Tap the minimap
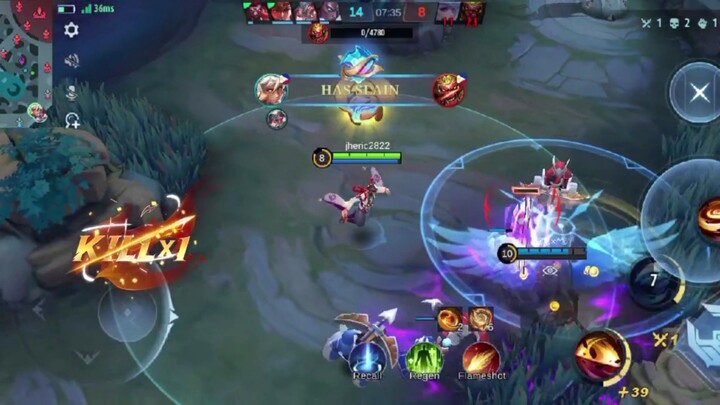 [x=25, y=62]
